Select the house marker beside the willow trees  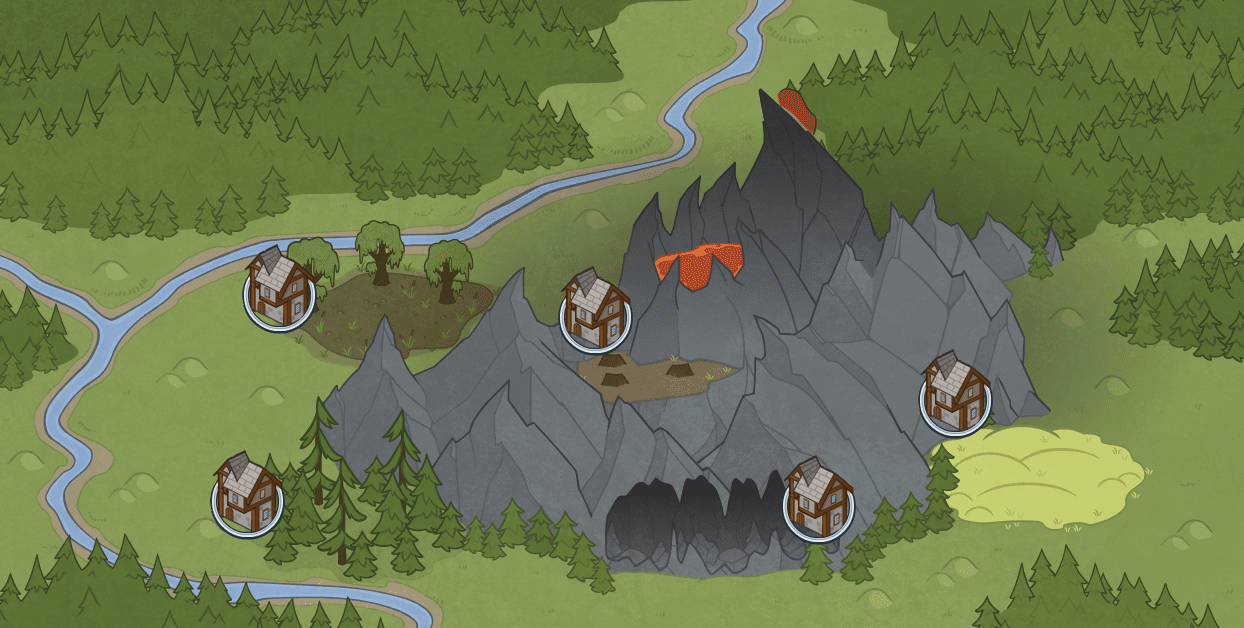(x=279, y=291)
